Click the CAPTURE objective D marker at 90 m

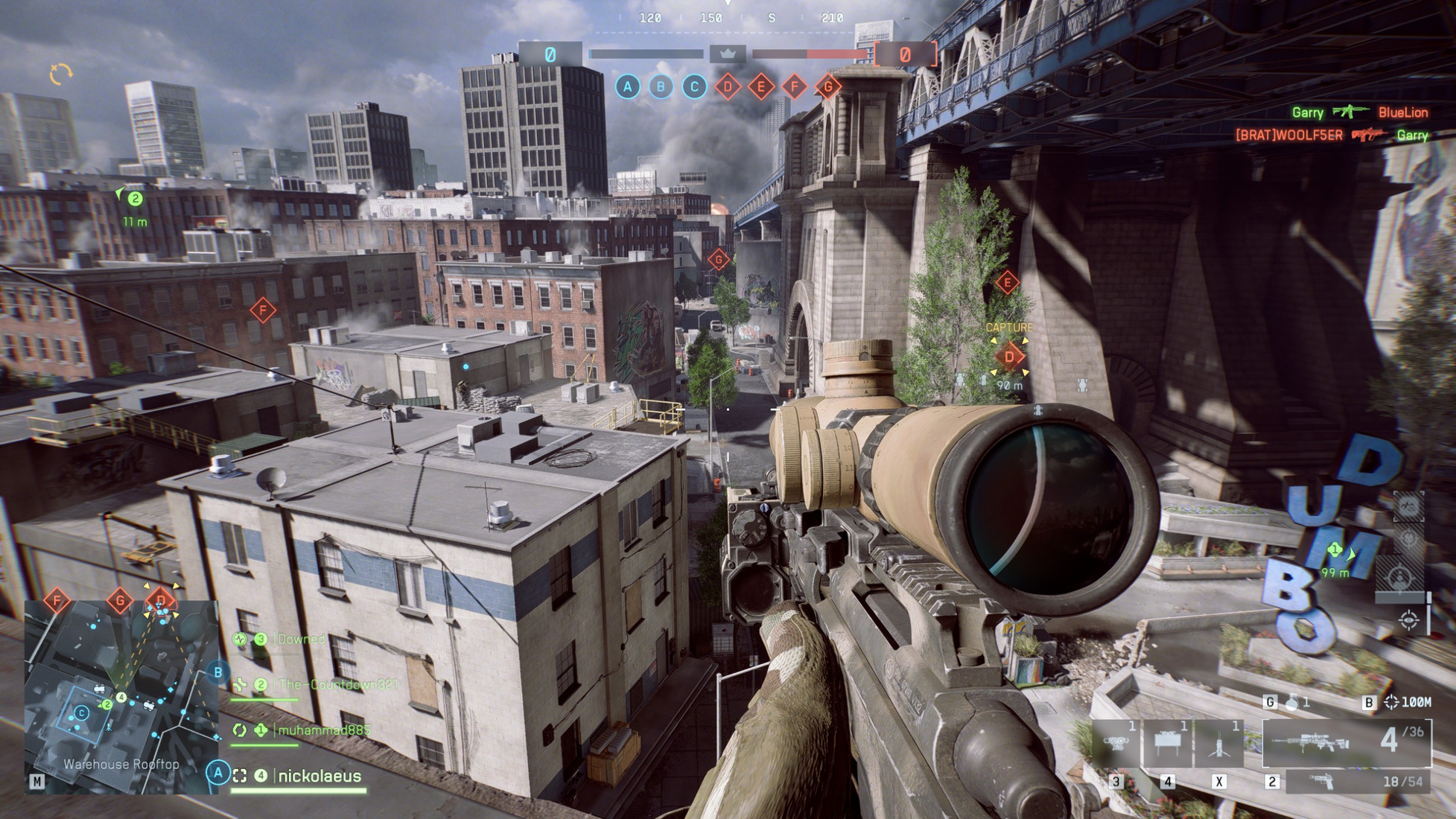1009,357
